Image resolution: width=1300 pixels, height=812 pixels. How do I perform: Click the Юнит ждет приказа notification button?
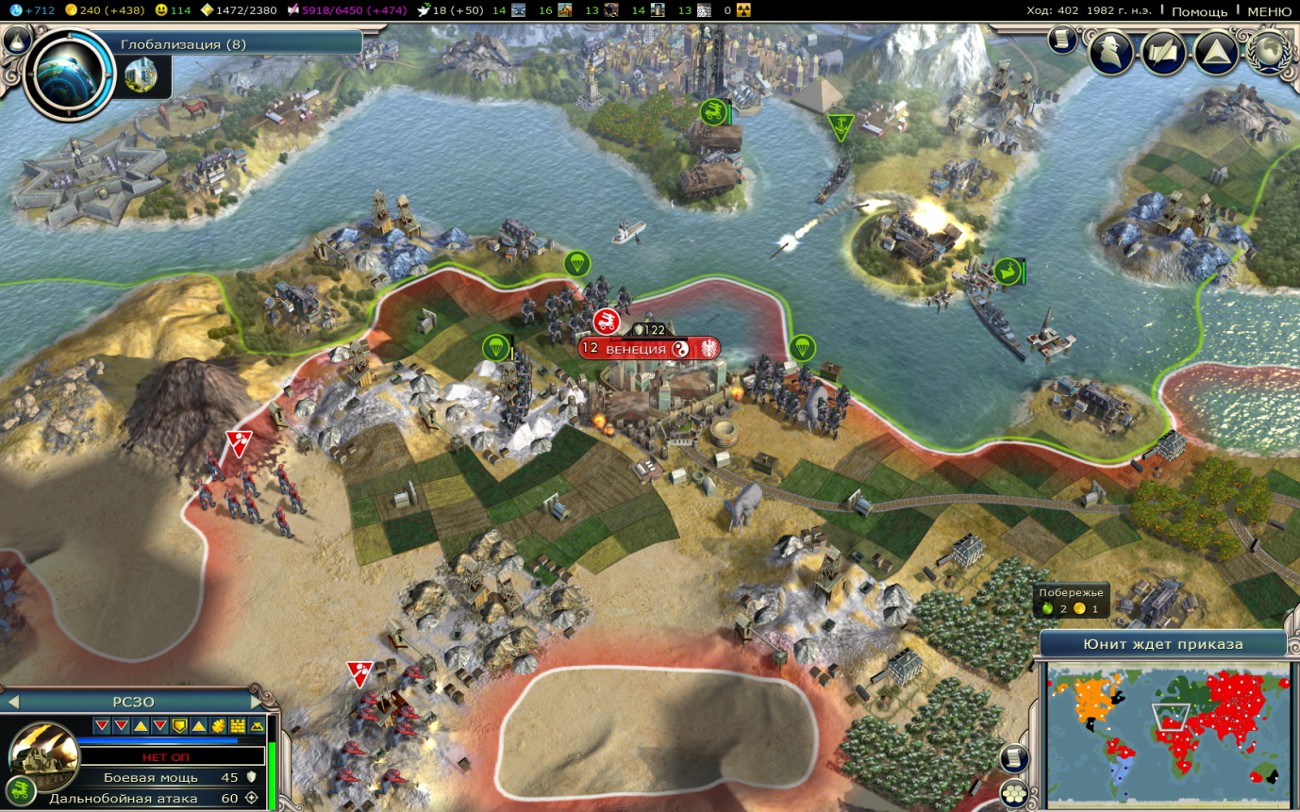click(1162, 644)
